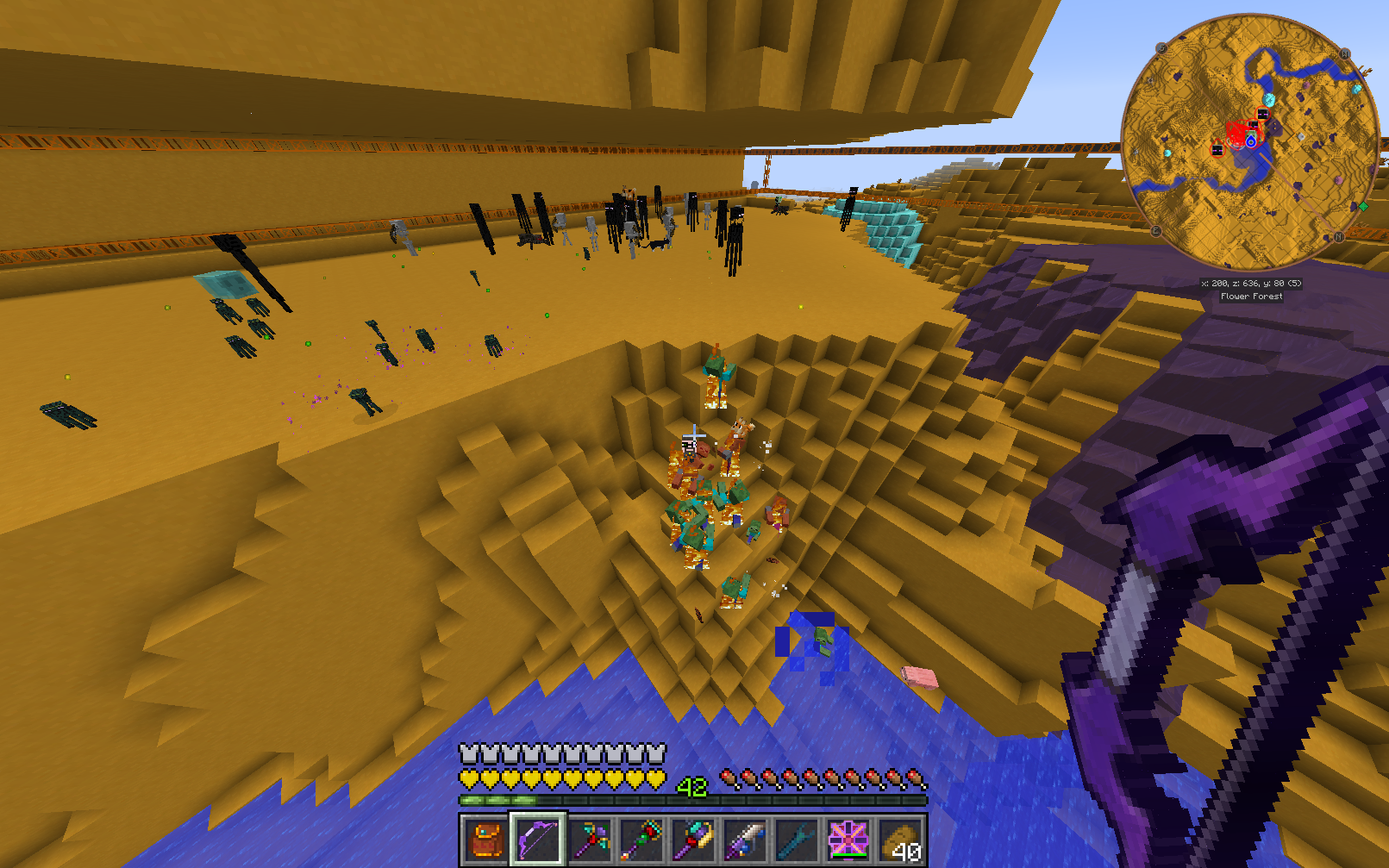Click the circular minimap
The width and height of the screenshot is (1389, 868).
click(1250, 142)
